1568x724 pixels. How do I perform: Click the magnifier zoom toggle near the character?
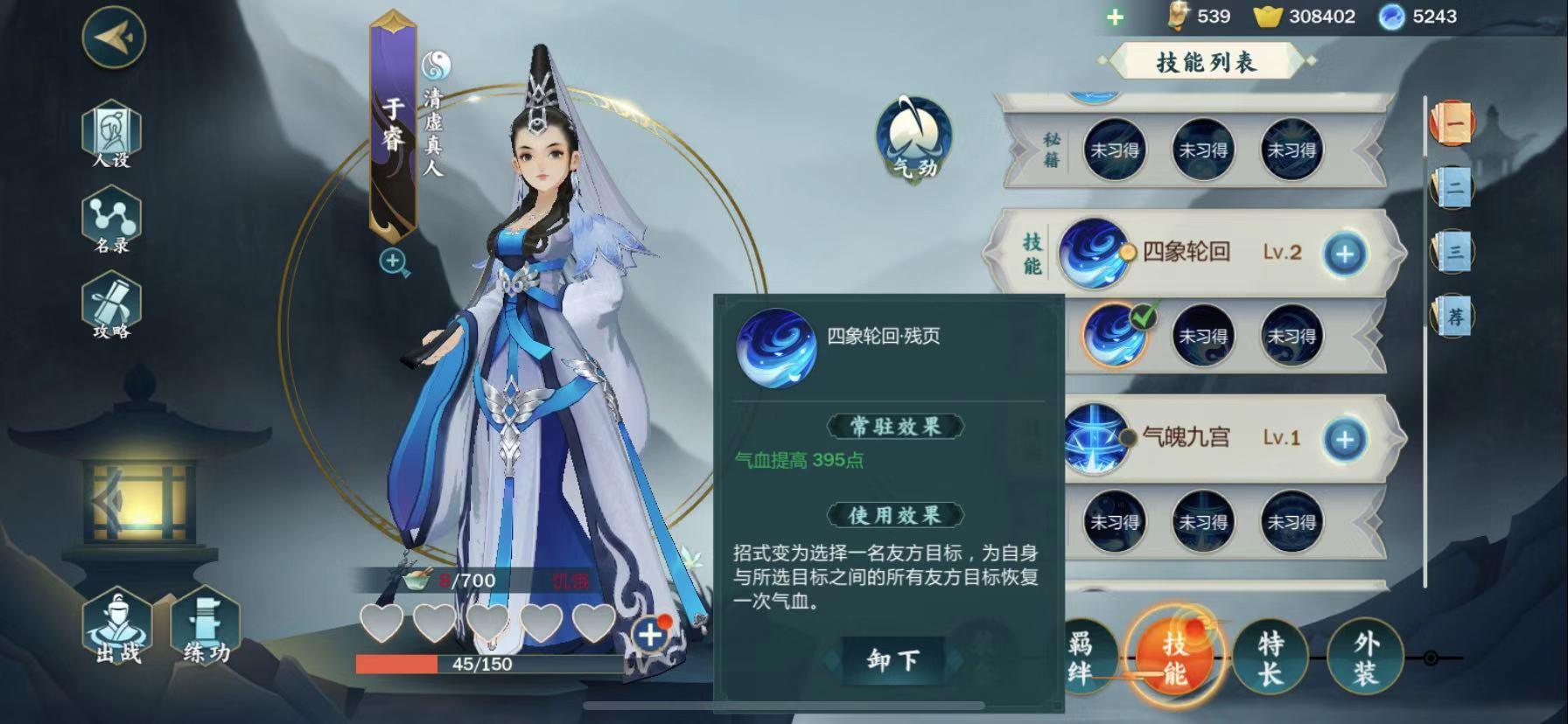391,261
